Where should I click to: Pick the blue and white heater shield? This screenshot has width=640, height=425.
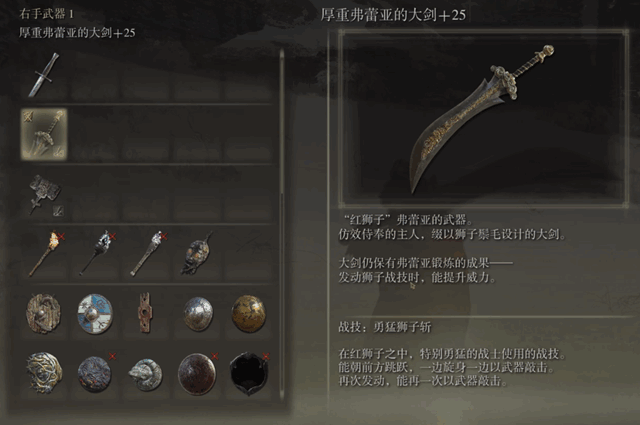(x=95, y=312)
